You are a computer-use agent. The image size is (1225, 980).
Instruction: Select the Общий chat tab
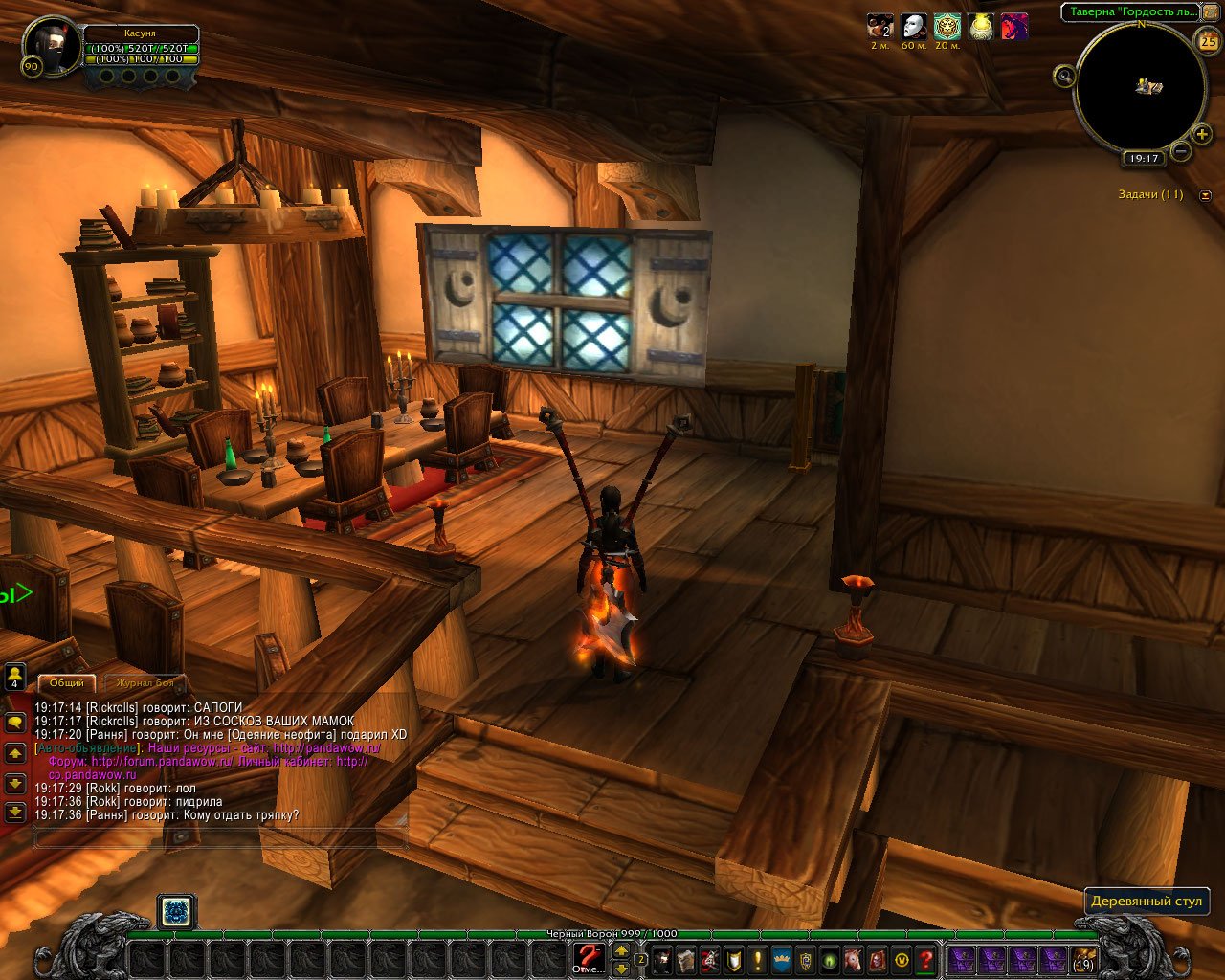[67, 683]
